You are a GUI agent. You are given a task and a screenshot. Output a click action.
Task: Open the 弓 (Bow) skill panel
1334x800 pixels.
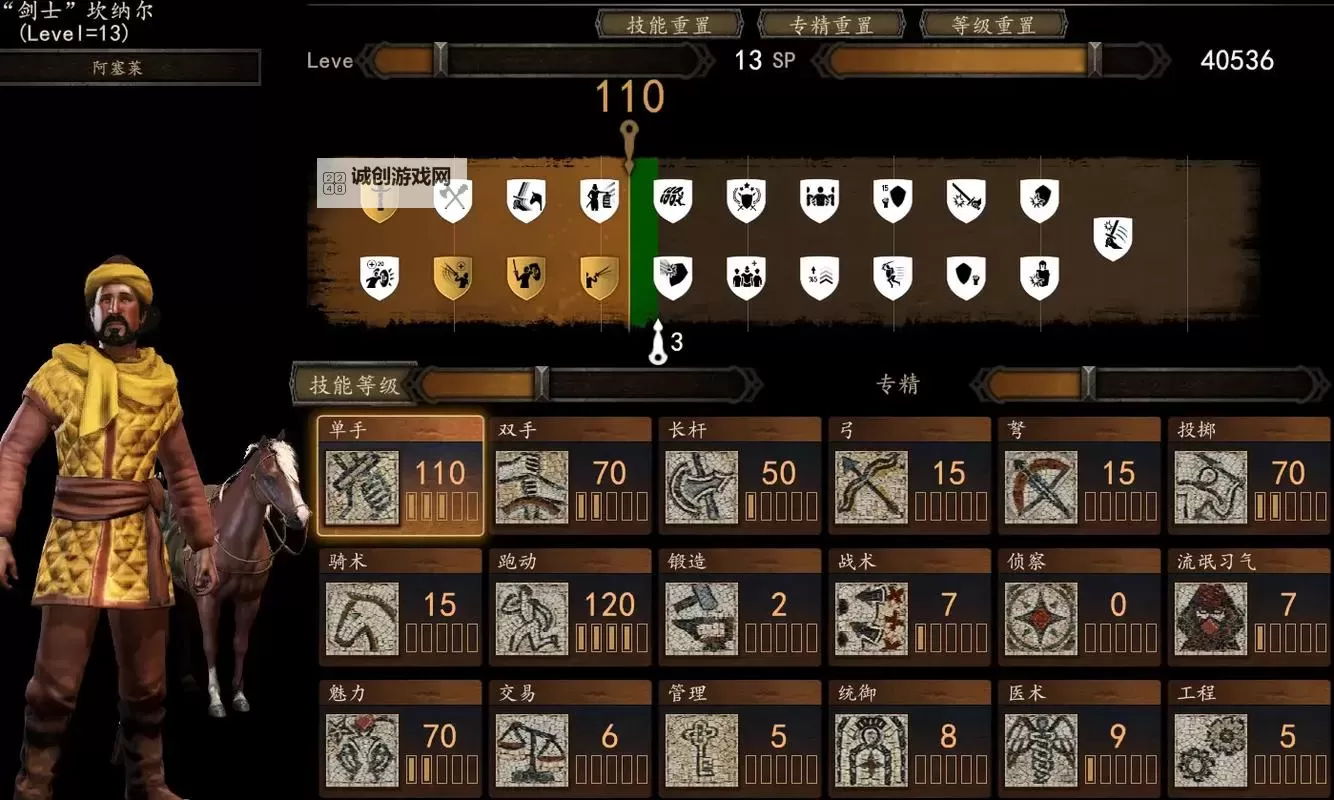[870, 487]
